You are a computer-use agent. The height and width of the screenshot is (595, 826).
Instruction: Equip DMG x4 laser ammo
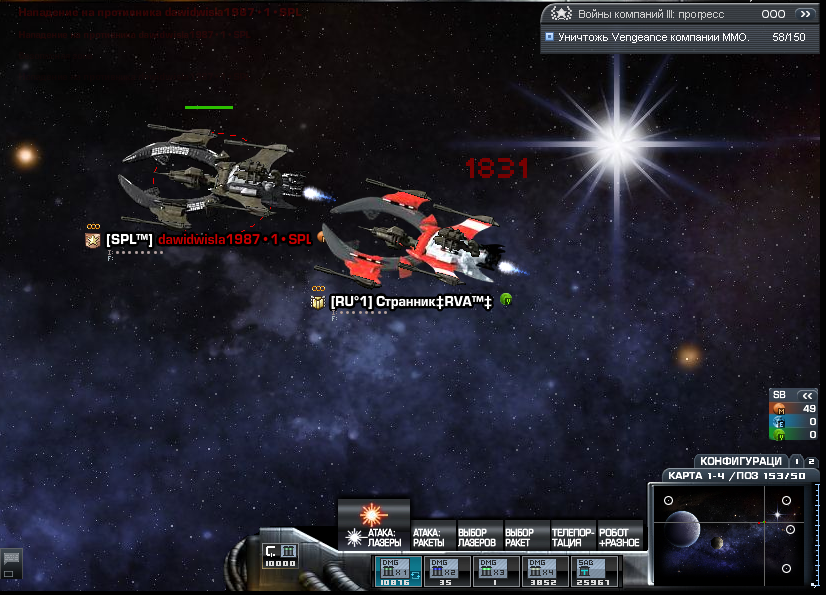544,571
